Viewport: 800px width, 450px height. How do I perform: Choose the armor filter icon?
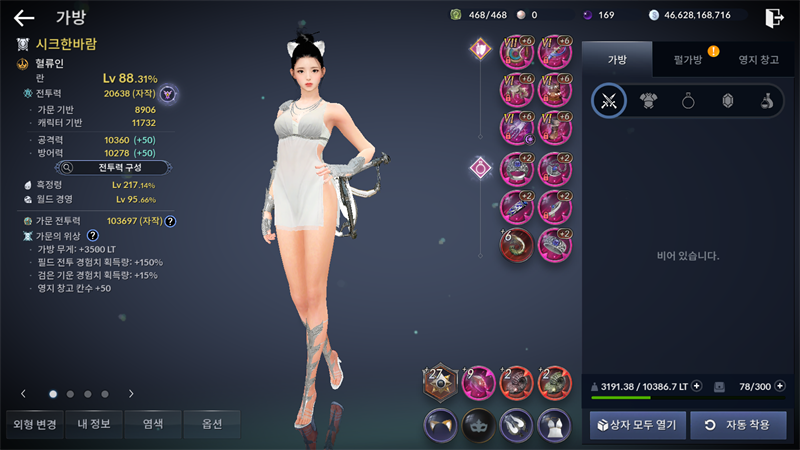point(648,101)
